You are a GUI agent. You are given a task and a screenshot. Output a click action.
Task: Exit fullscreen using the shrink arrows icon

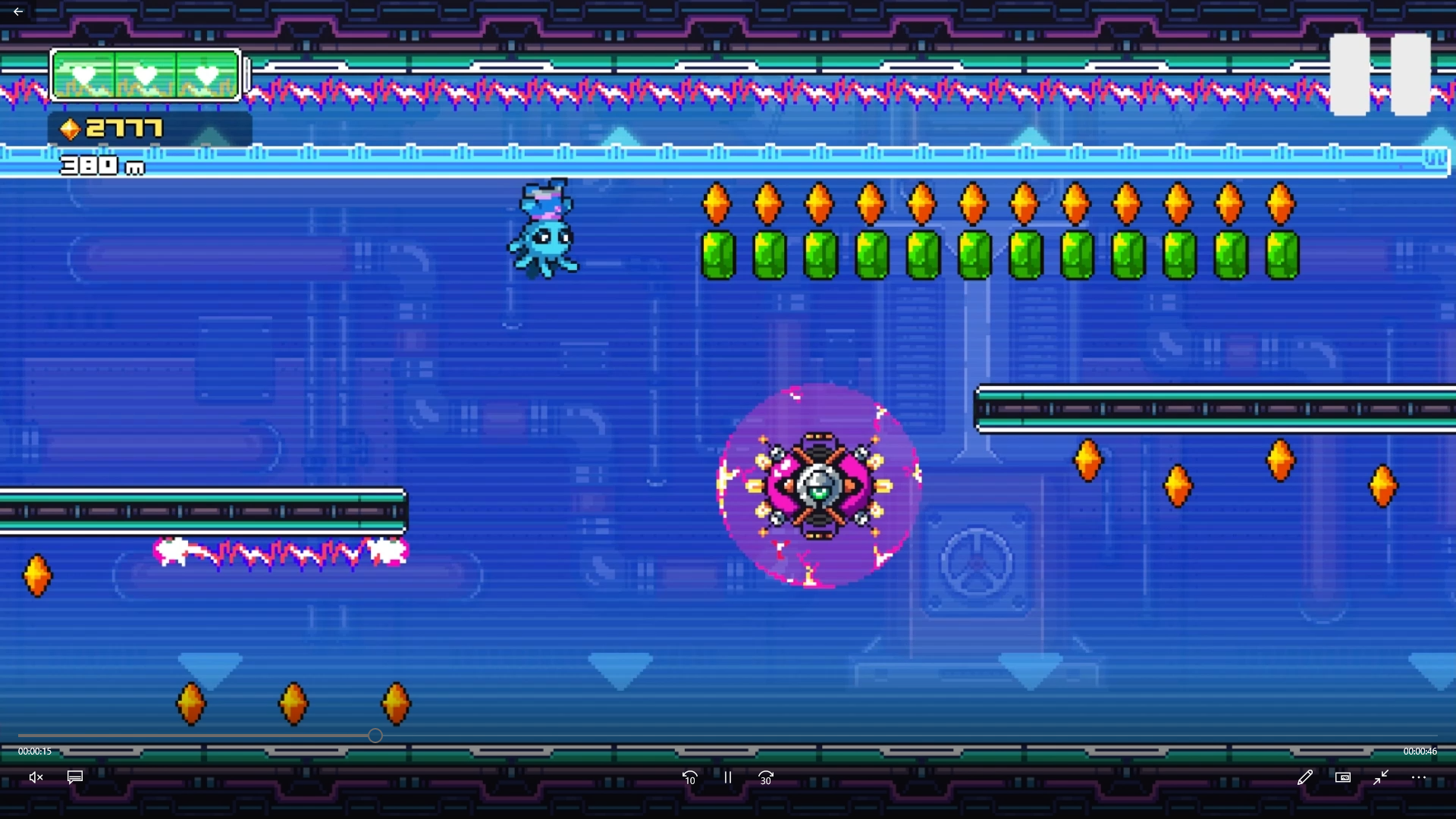coord(1381,777)
